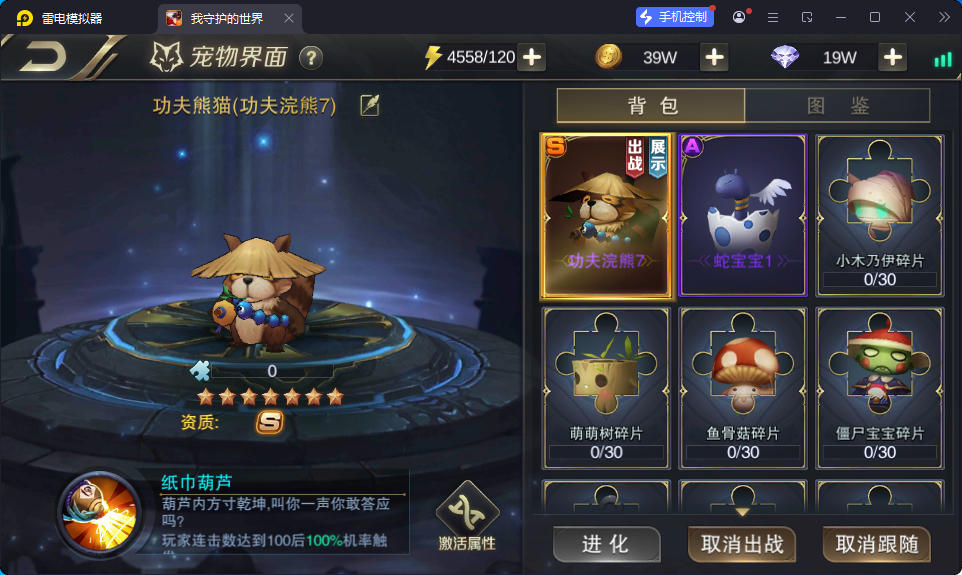
Task: Add gold coins with the plus button
Action: point(714,57)
